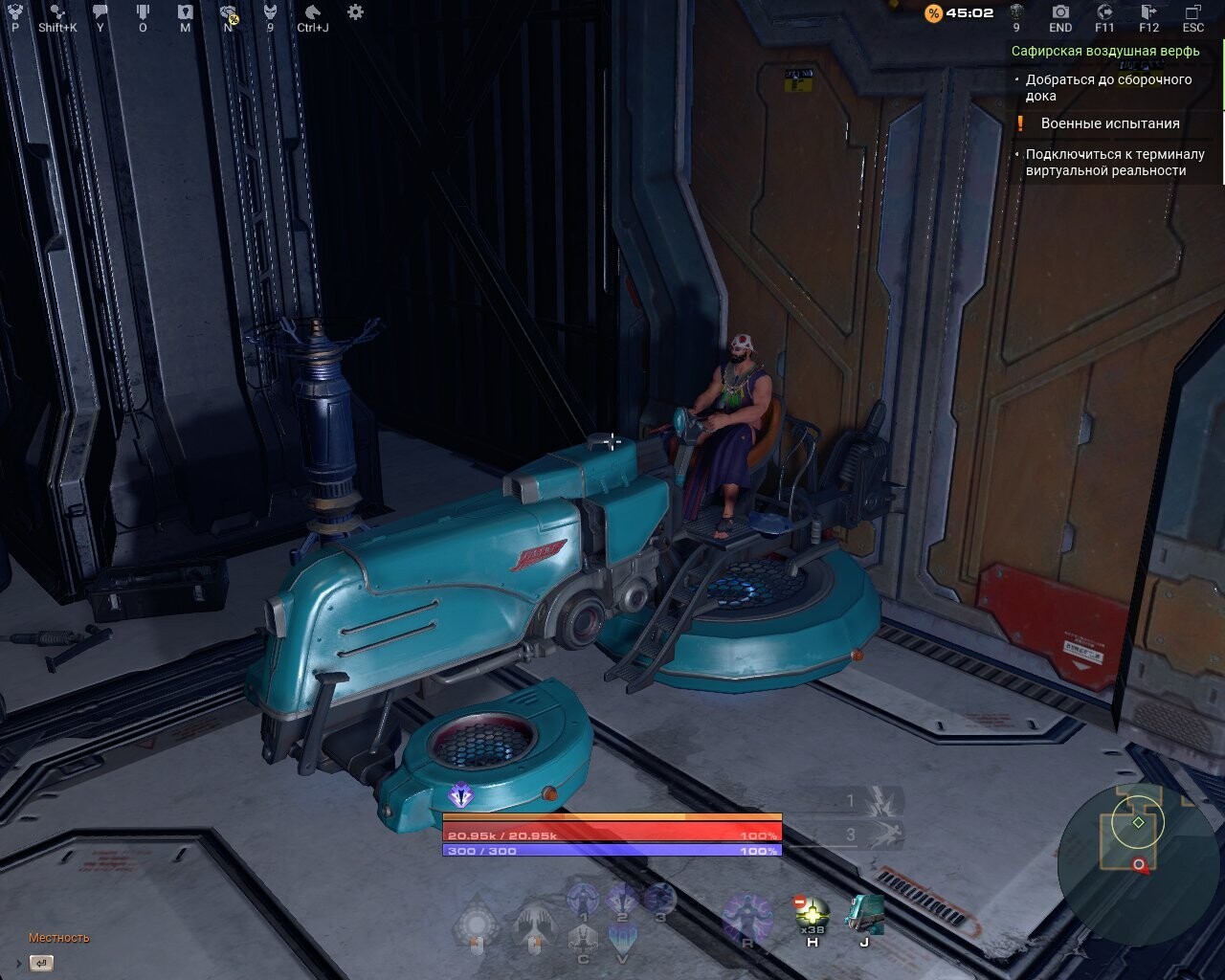The width and height of the screenshot is (1225, 980).
Task: Activate the teal hoverbike mount slot
Action: click(x=864, y=915)
